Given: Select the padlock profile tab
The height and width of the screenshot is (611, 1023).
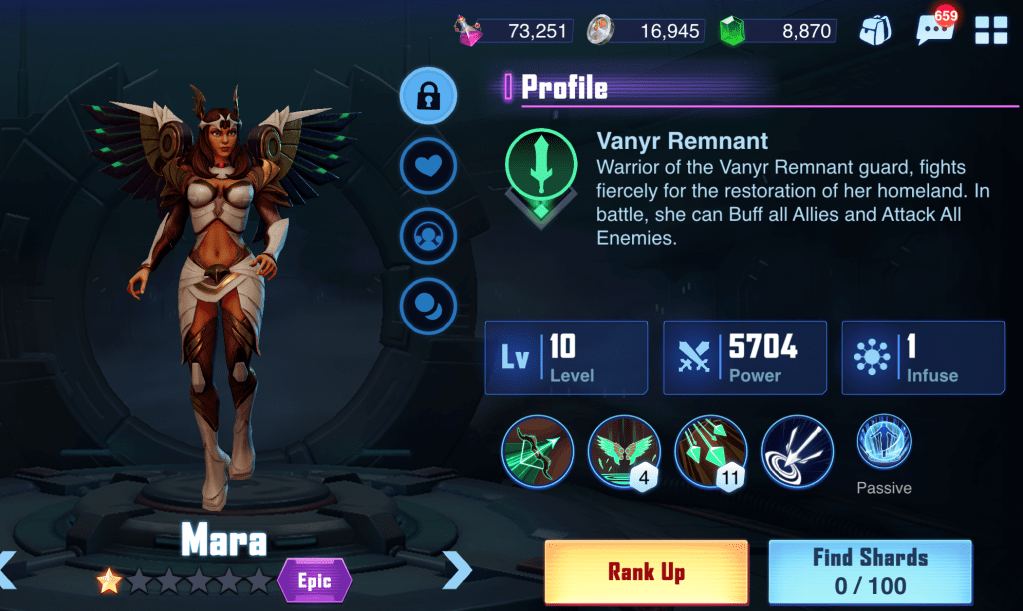Looking at the screenshot, I should click(x=428, y=96).
